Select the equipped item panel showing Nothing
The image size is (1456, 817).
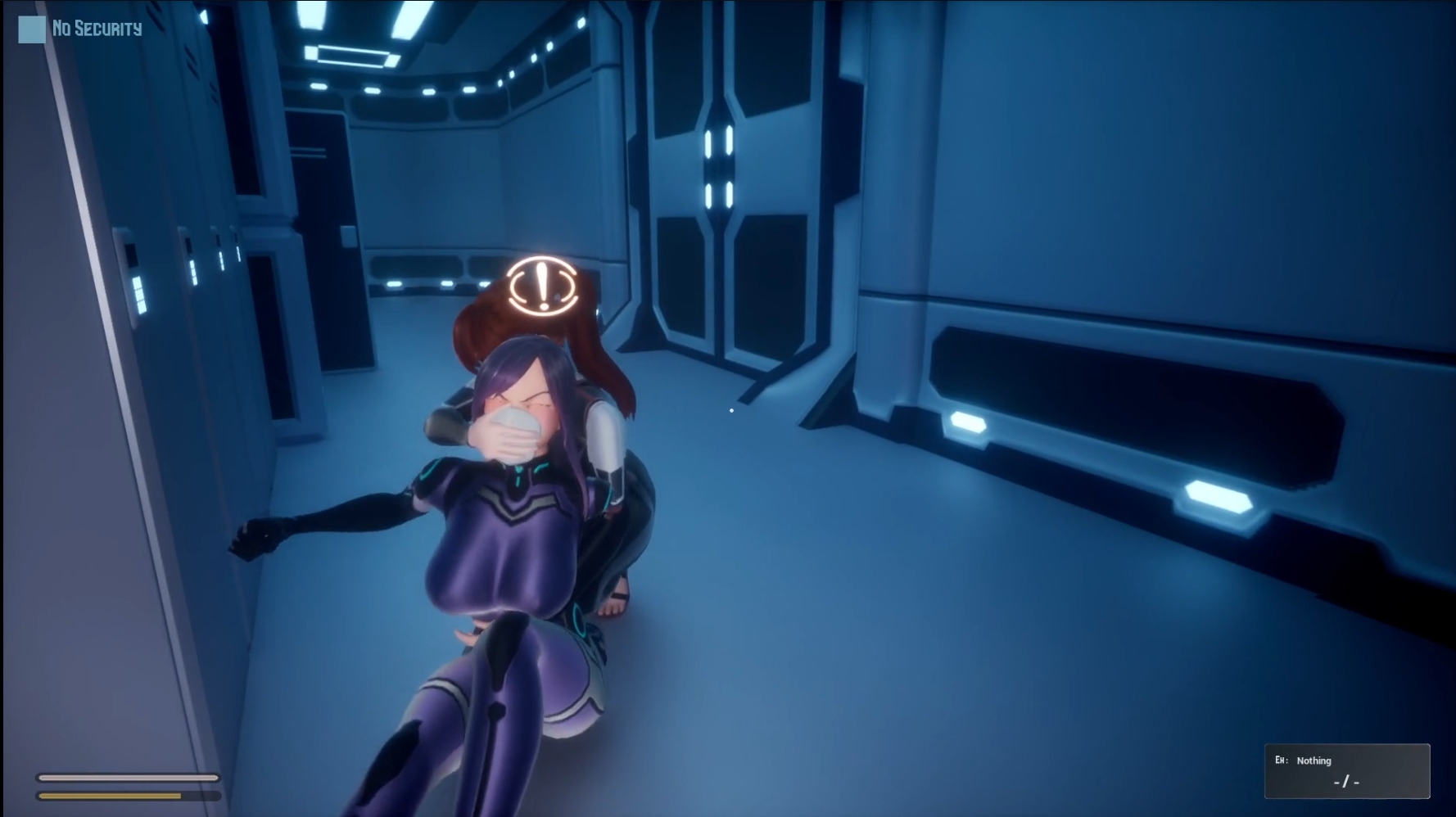pyautogui.click(x=1346, y=771)
